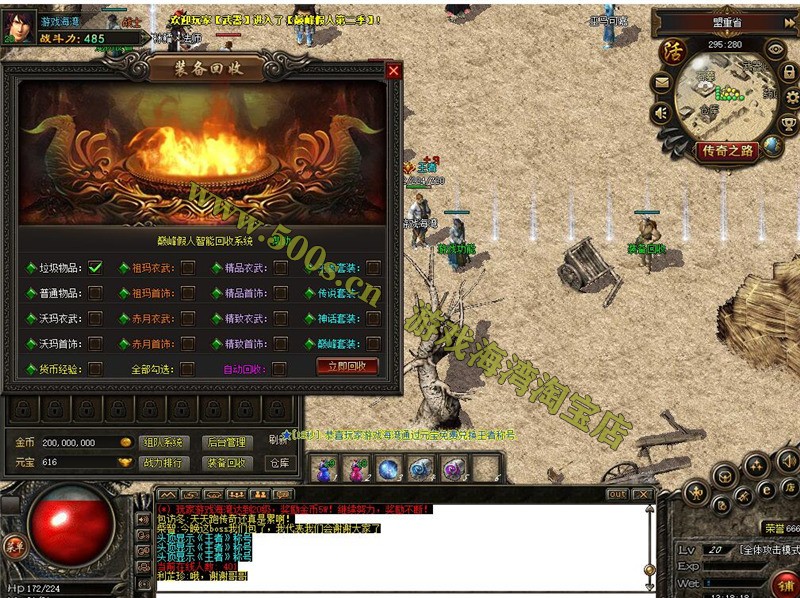The image size is (800, 598).
Task: Open the 后台管理 admin panel
Action: point(225,442)
